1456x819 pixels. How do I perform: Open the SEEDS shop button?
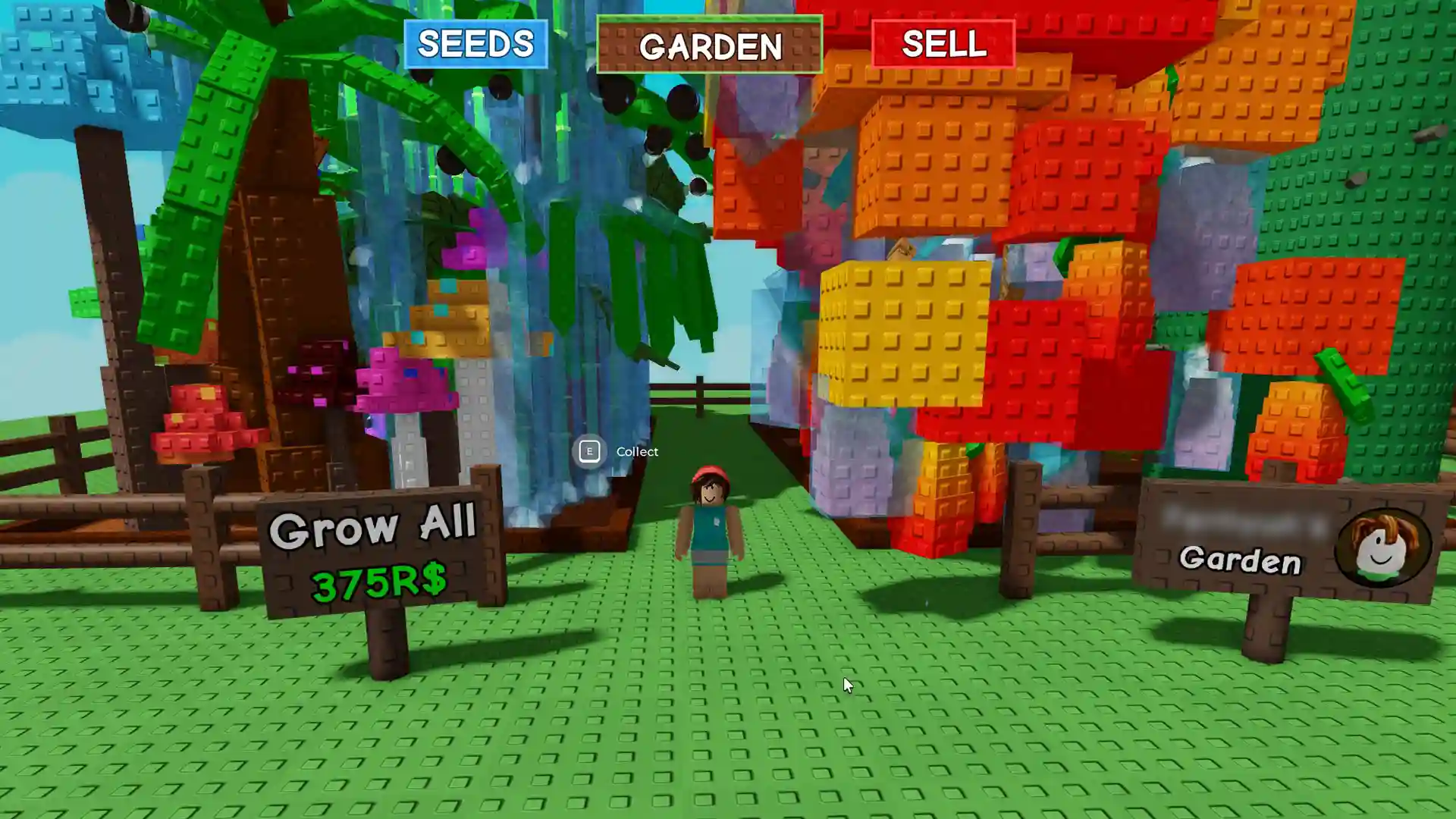tap(475, 44)
